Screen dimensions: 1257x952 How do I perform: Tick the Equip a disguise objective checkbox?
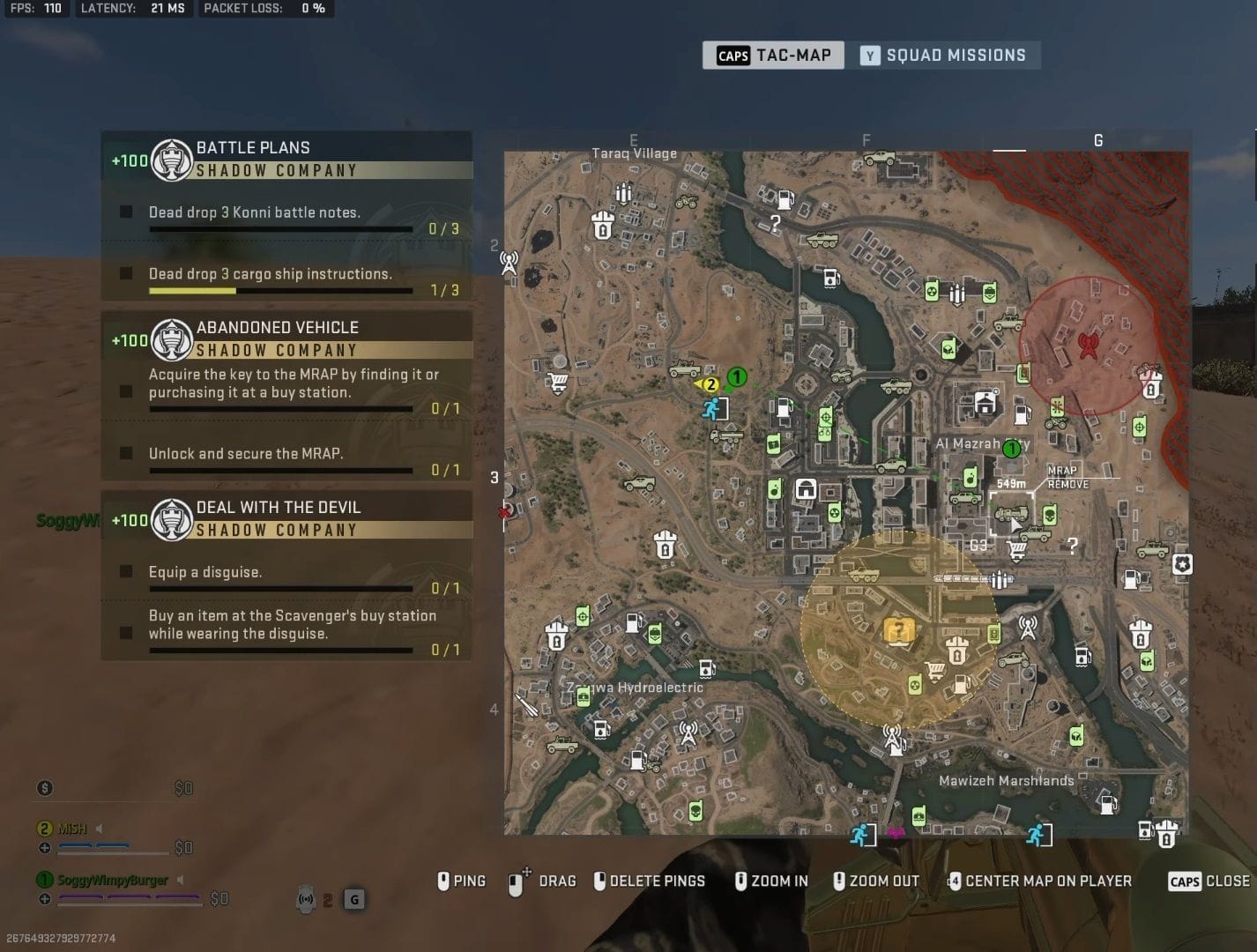124,571
